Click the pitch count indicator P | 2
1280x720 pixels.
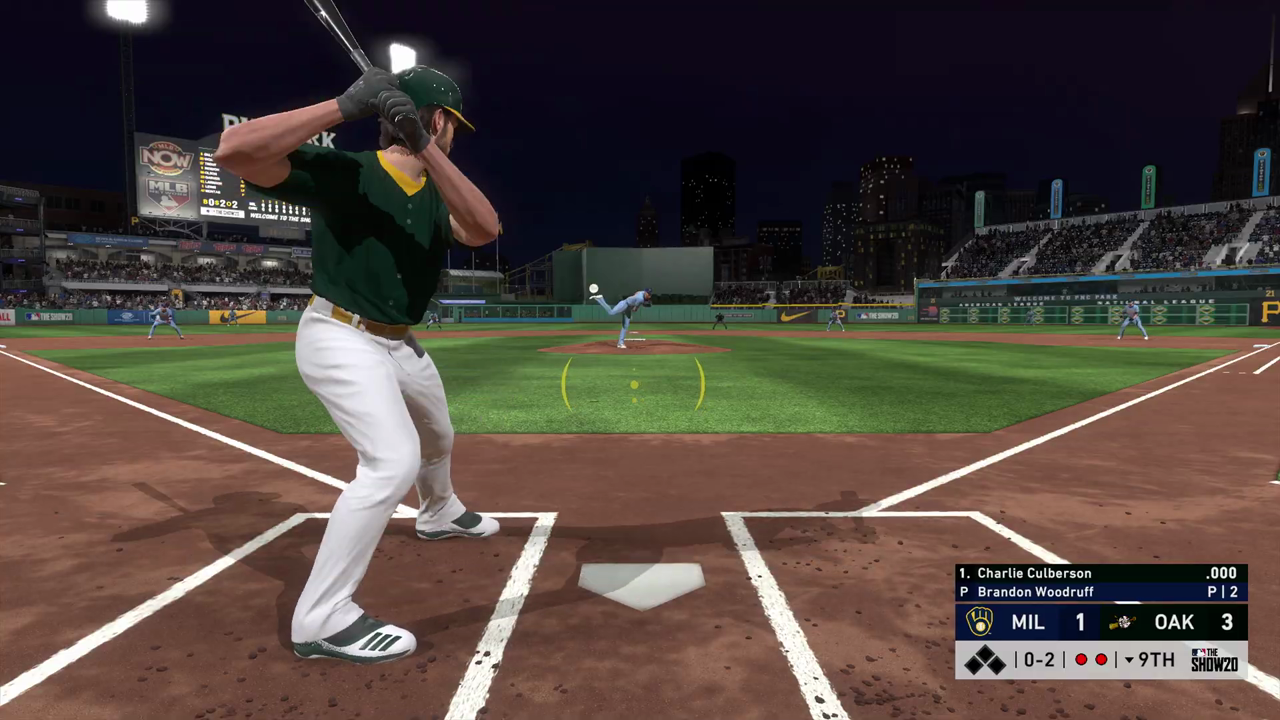[x=1224, y=592]
